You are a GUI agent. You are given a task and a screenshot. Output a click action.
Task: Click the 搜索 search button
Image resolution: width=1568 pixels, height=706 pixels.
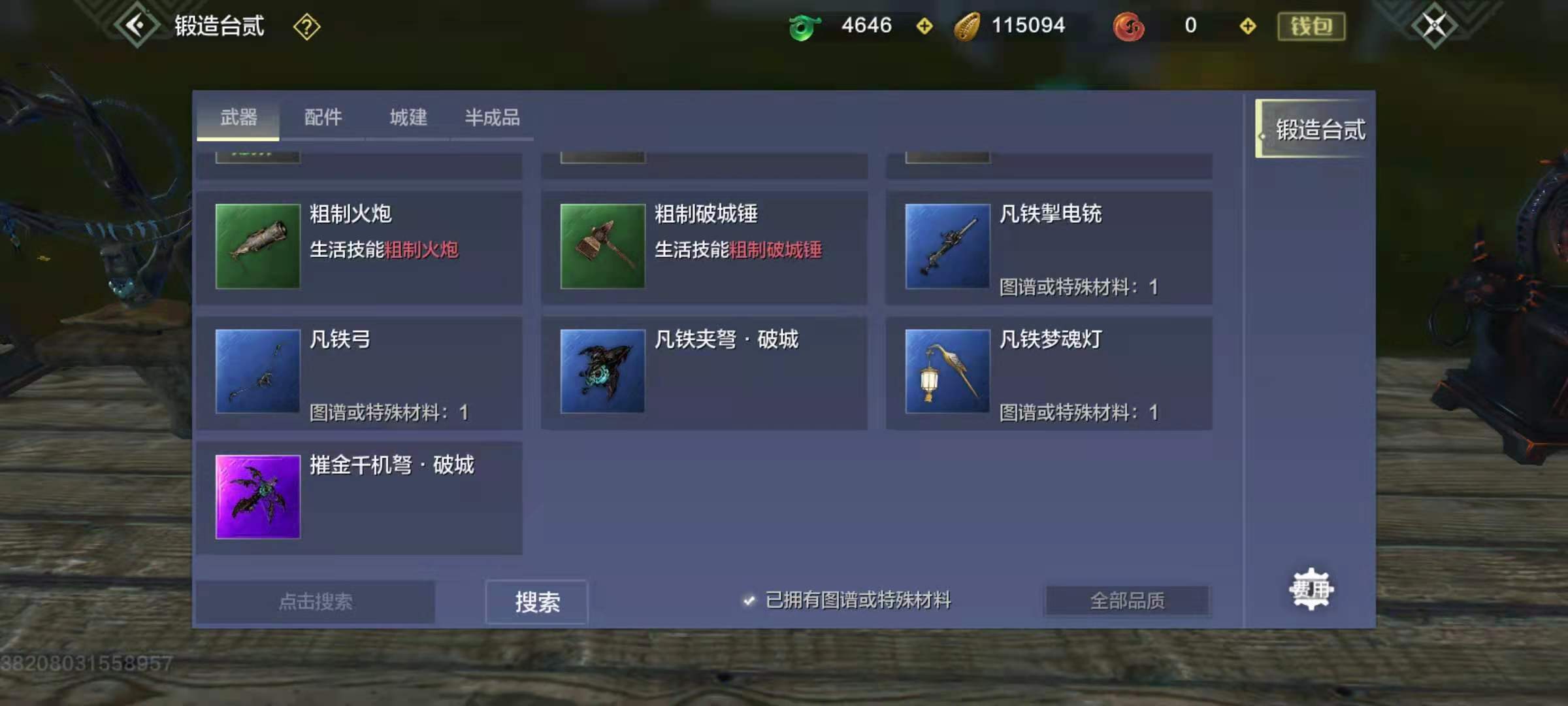(x=536, y=601)
